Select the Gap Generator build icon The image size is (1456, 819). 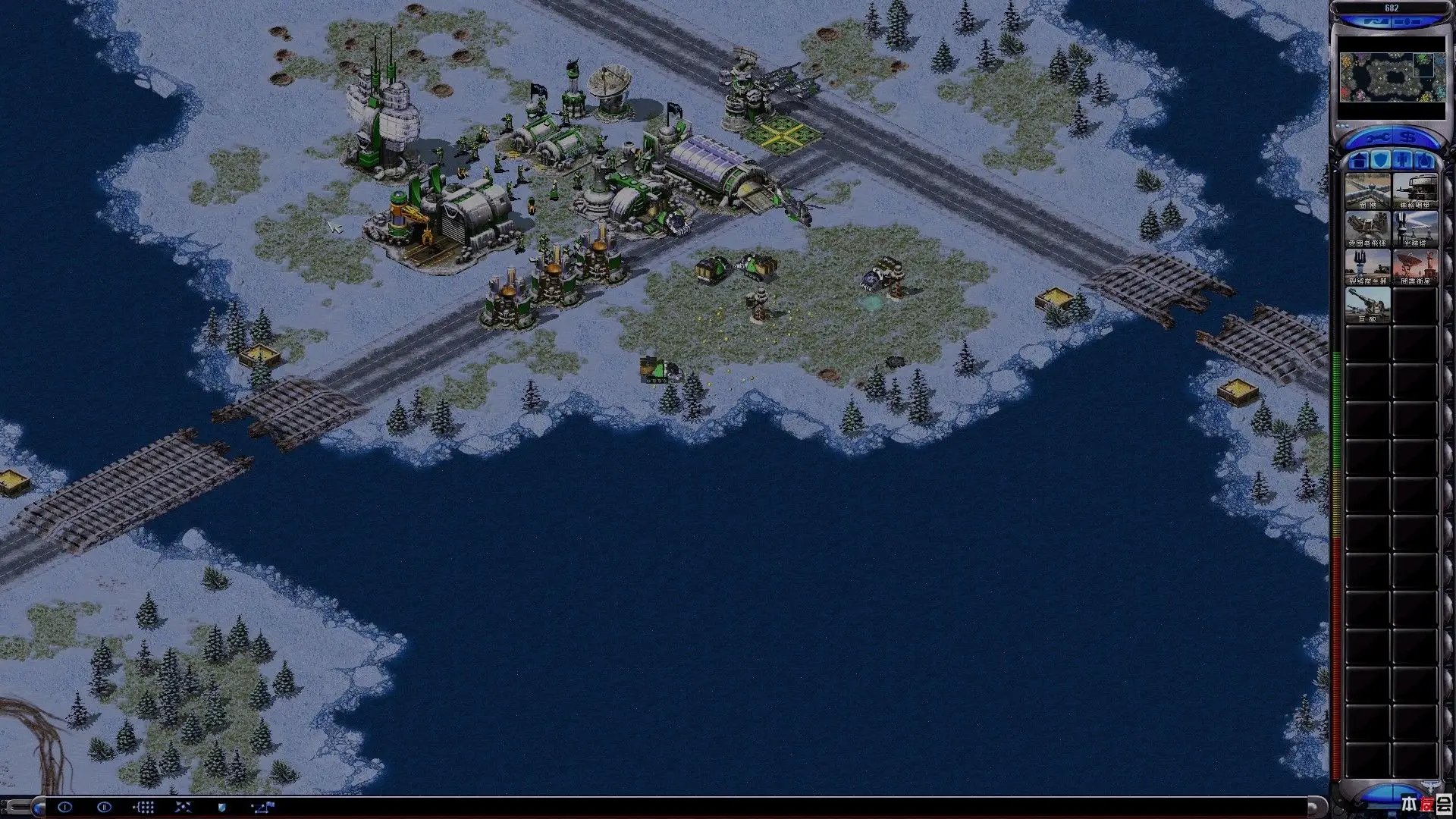click(x=1367, y=267)
